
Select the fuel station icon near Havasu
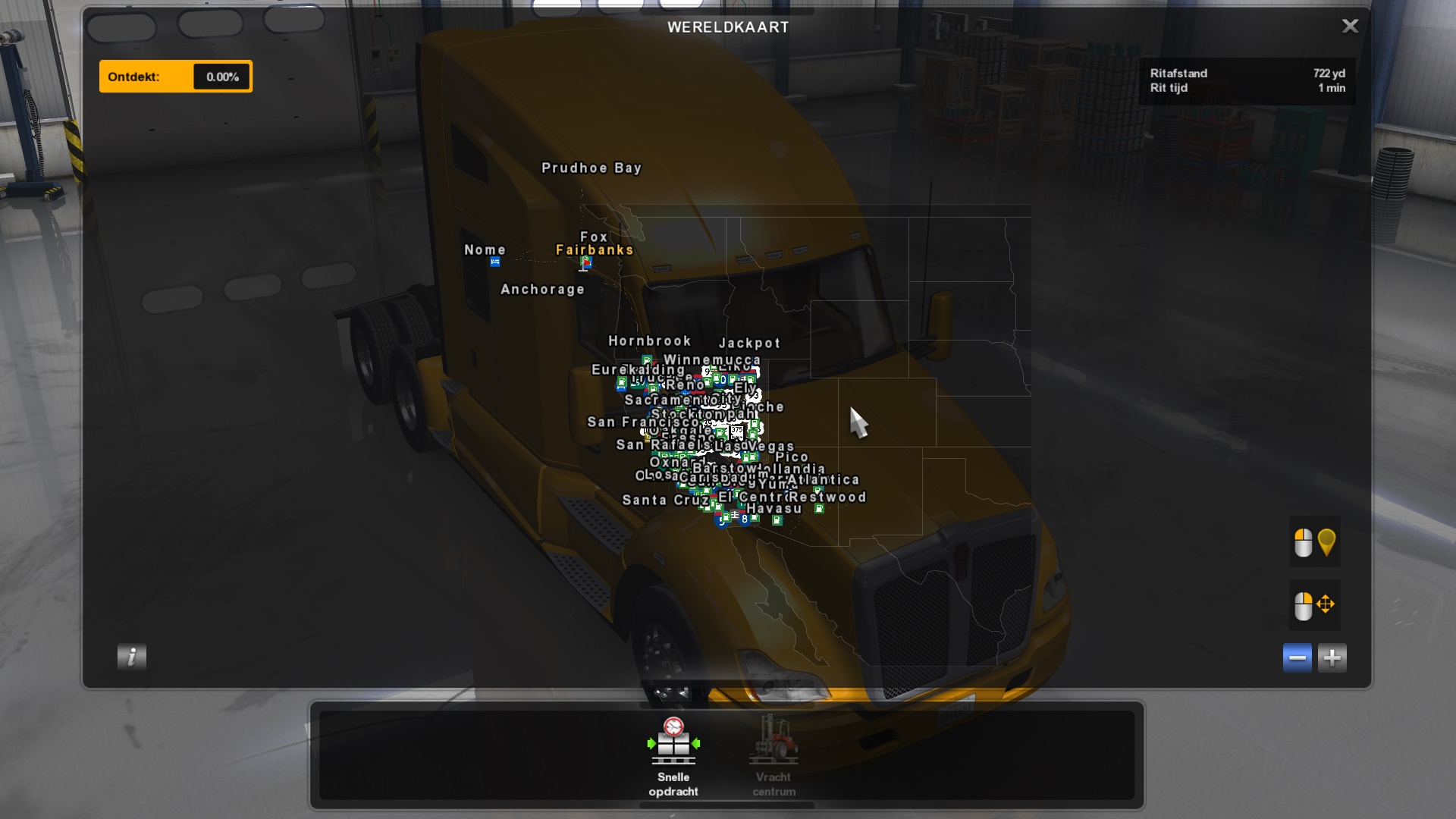tap(777, 519)
